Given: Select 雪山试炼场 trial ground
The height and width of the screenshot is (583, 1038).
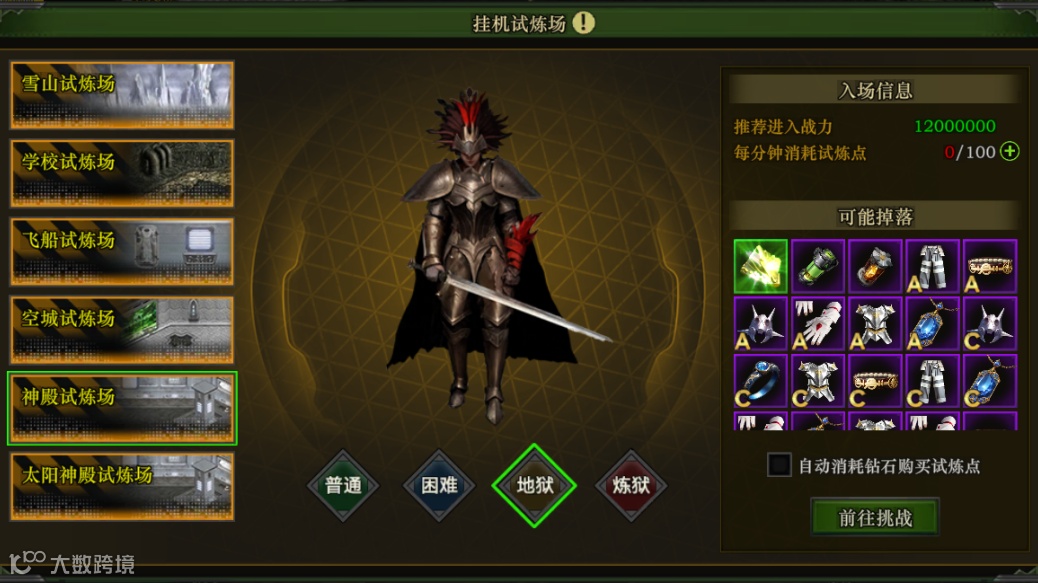Looking at the screenshot, I should point(122,95).
